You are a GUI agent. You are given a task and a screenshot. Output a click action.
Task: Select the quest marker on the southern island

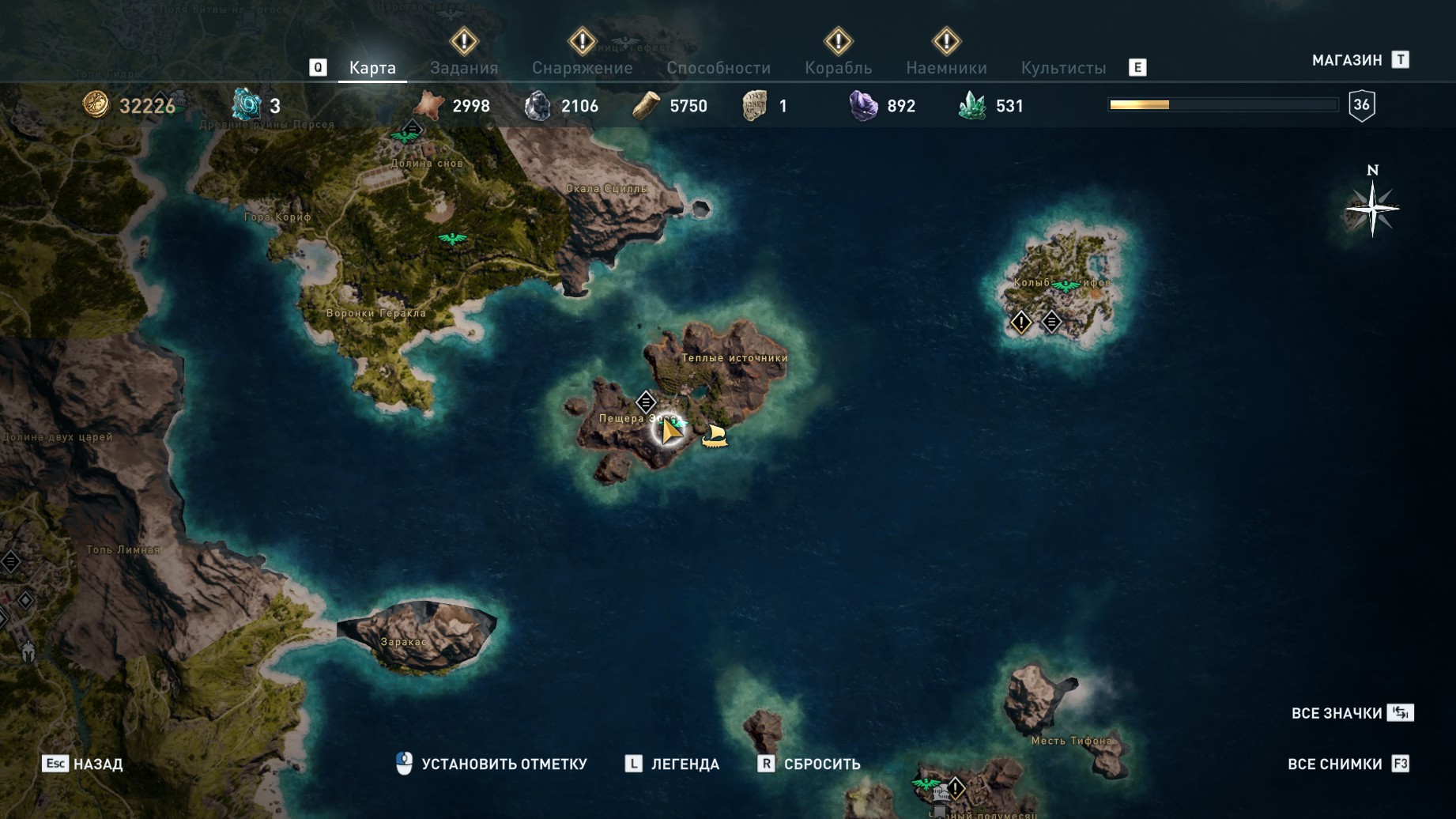(x=955, y=788)
